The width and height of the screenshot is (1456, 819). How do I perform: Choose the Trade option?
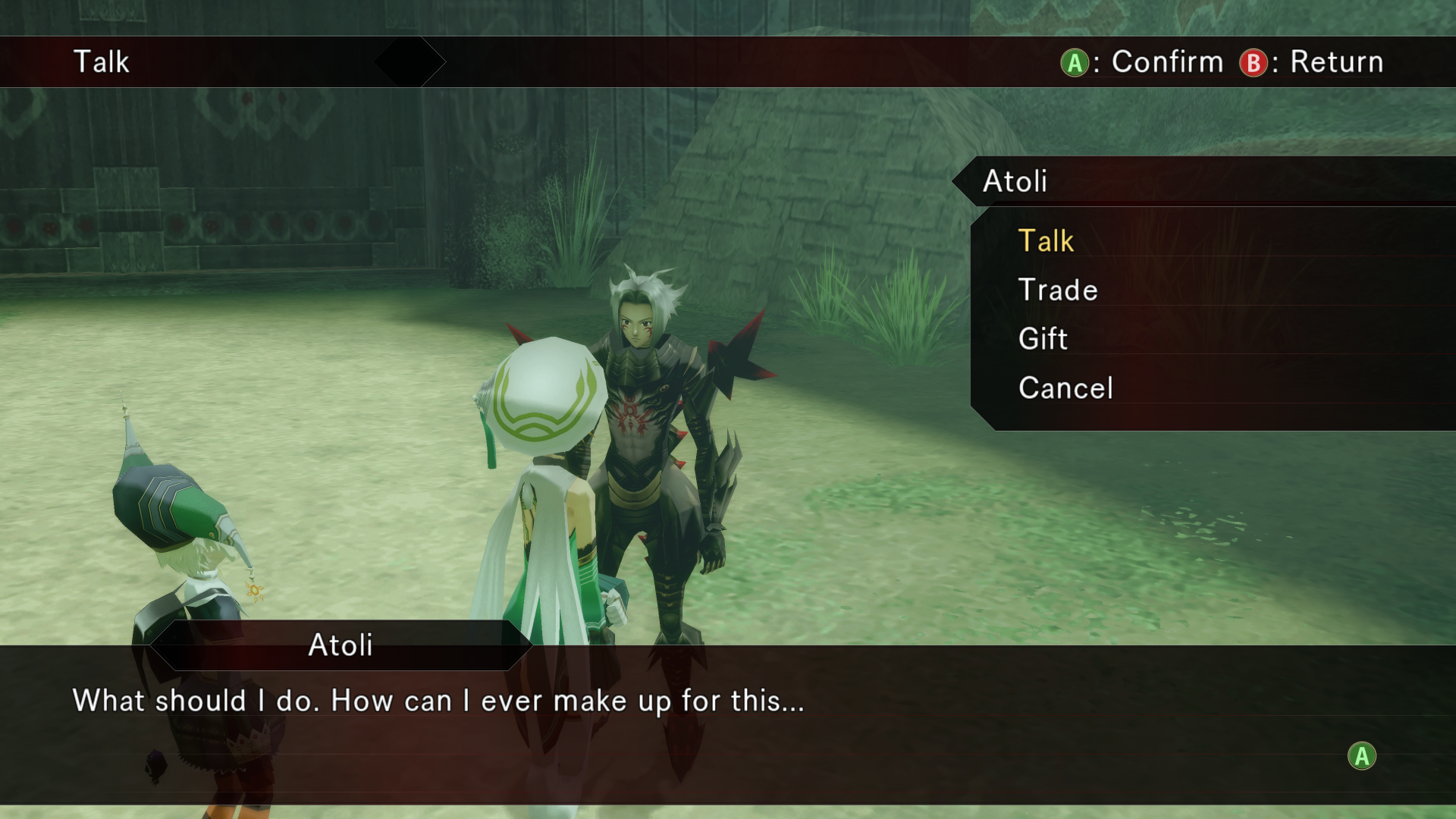pyautogui.click(x=1058, y=290)
